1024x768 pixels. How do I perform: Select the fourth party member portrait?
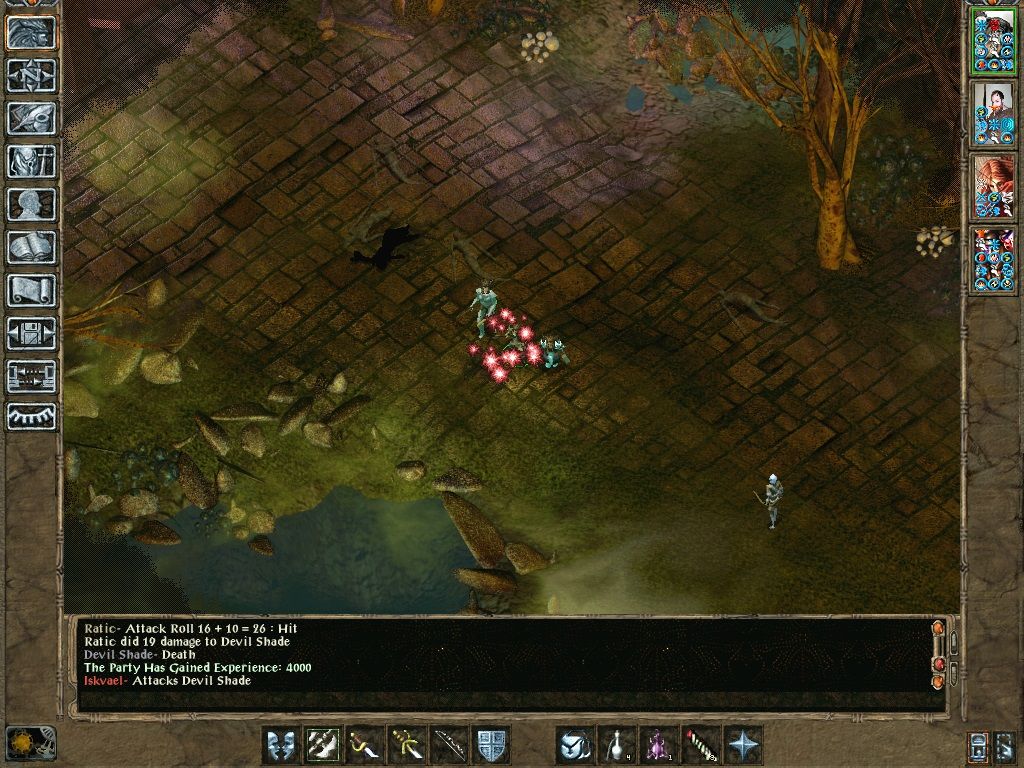pos(993,259)
